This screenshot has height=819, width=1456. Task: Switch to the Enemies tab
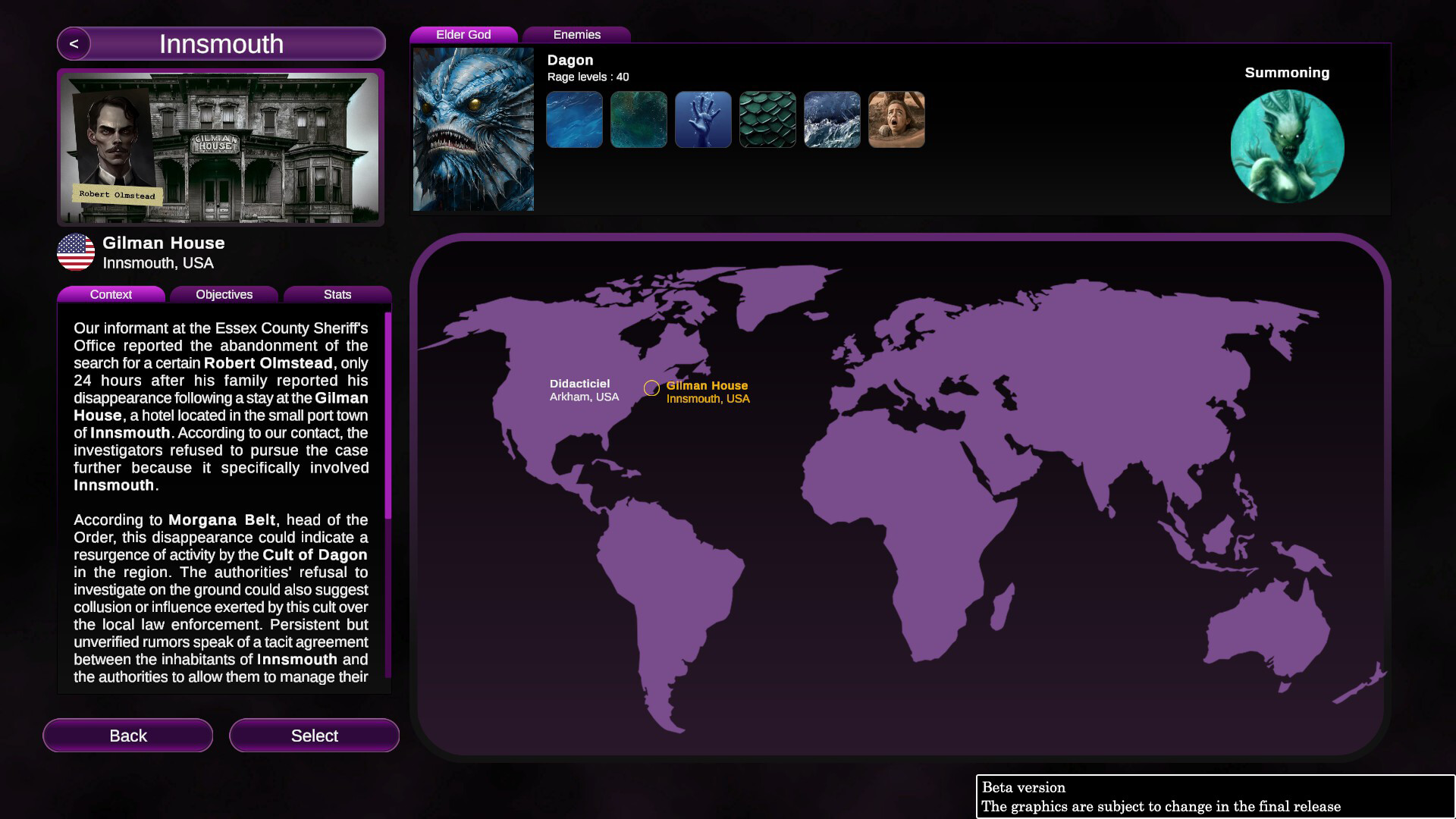tap(578, 34)
